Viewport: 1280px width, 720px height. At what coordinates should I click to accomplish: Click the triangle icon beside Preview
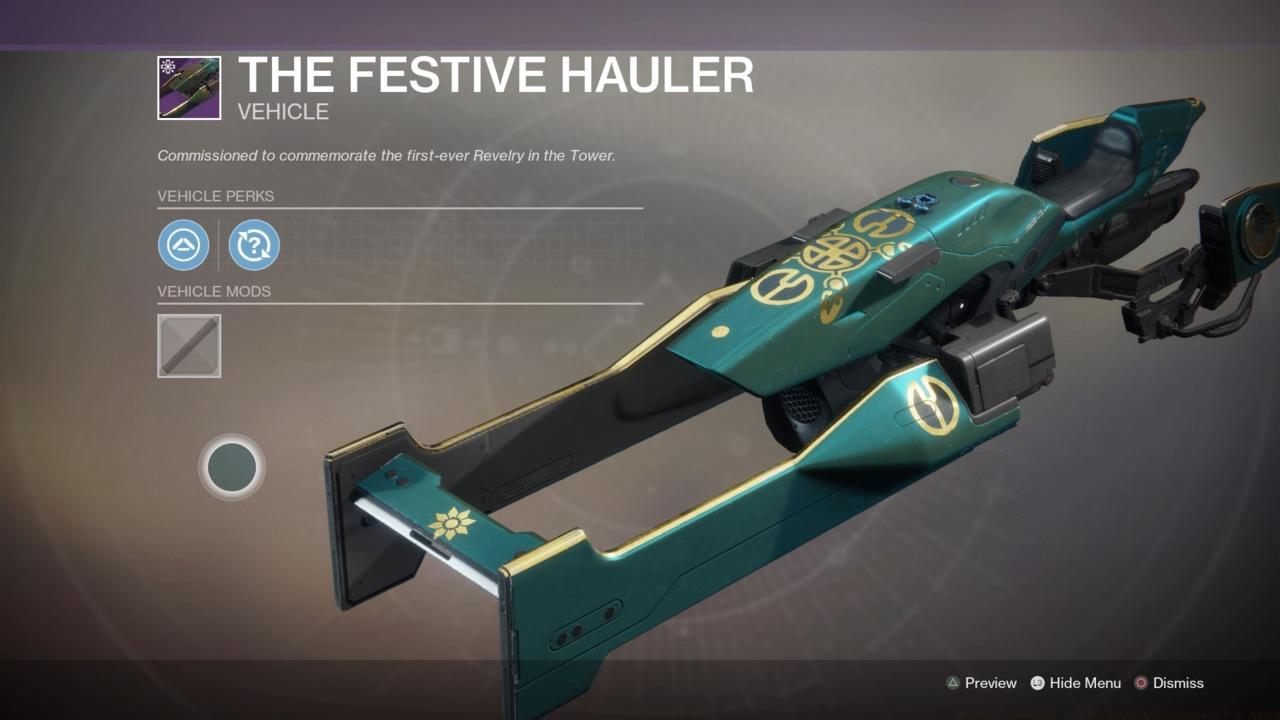(953, 683)
